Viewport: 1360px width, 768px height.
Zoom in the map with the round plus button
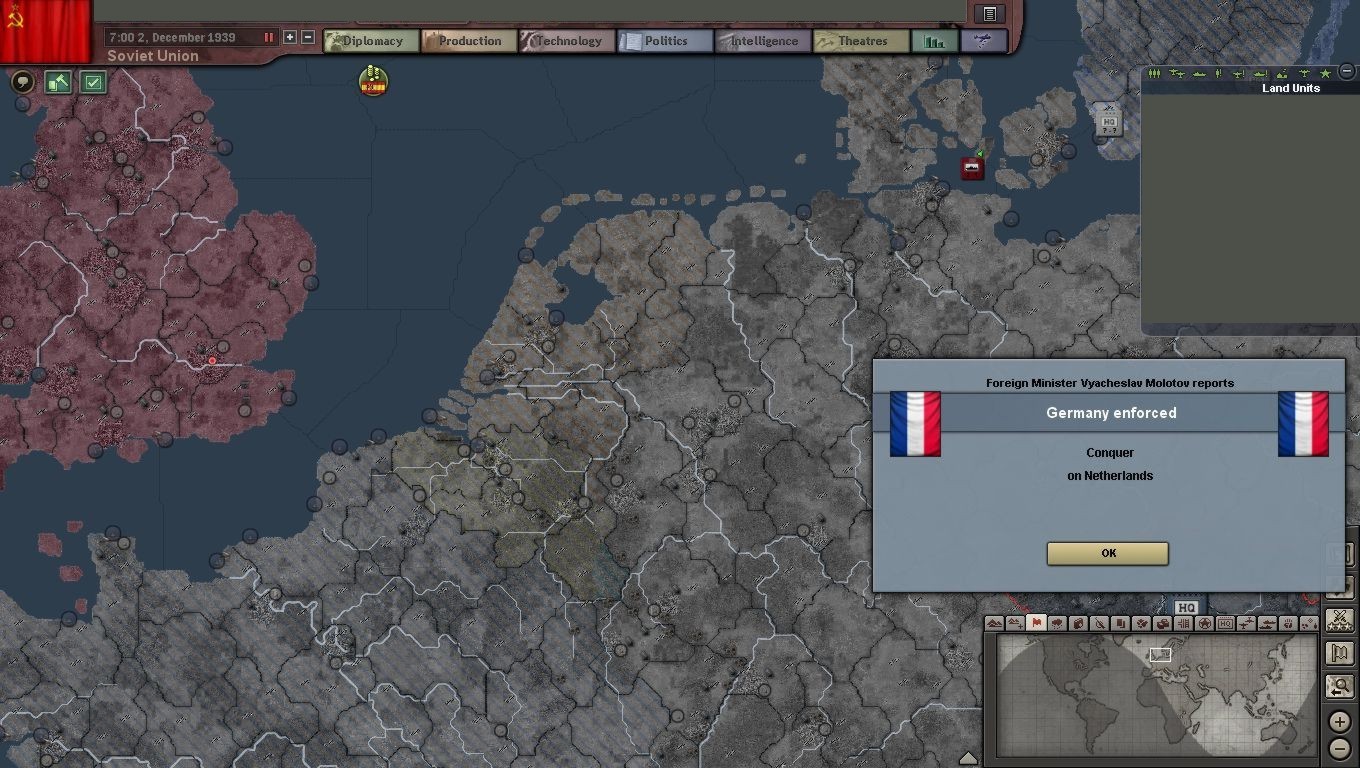pos(1340,721)
